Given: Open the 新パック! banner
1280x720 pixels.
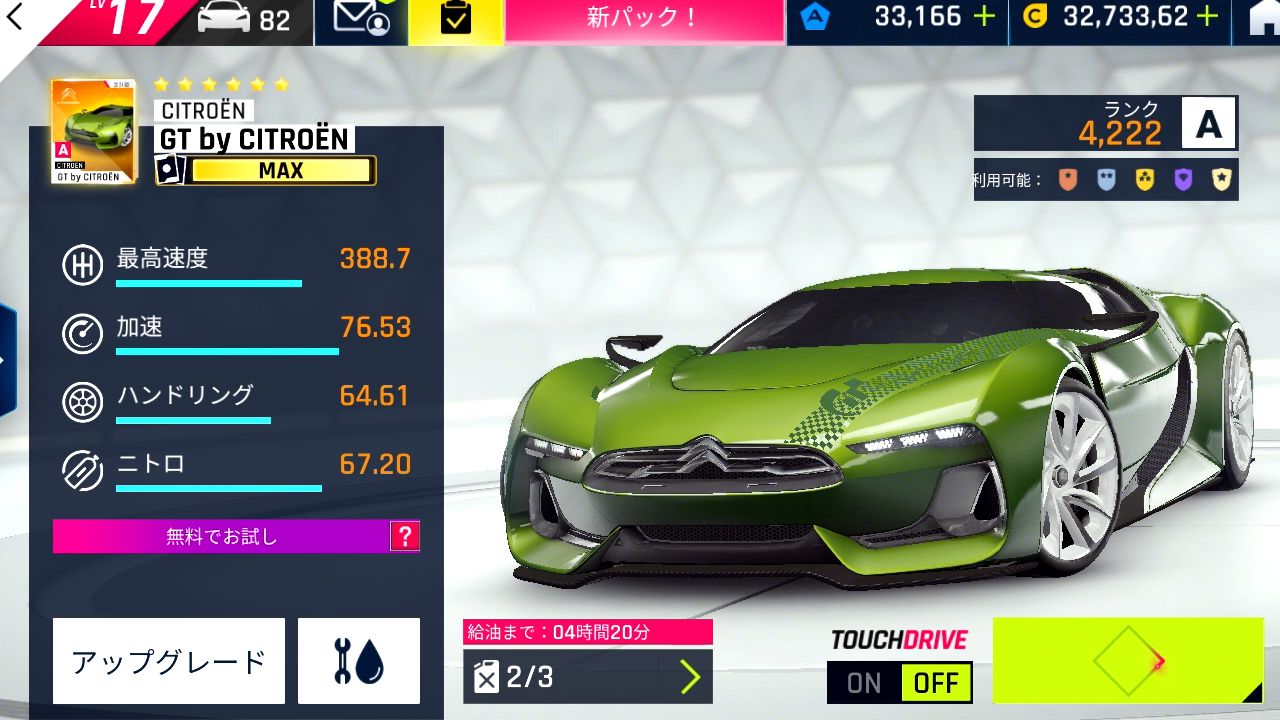Looking at the screenshot, I should (x=643, y=19).
